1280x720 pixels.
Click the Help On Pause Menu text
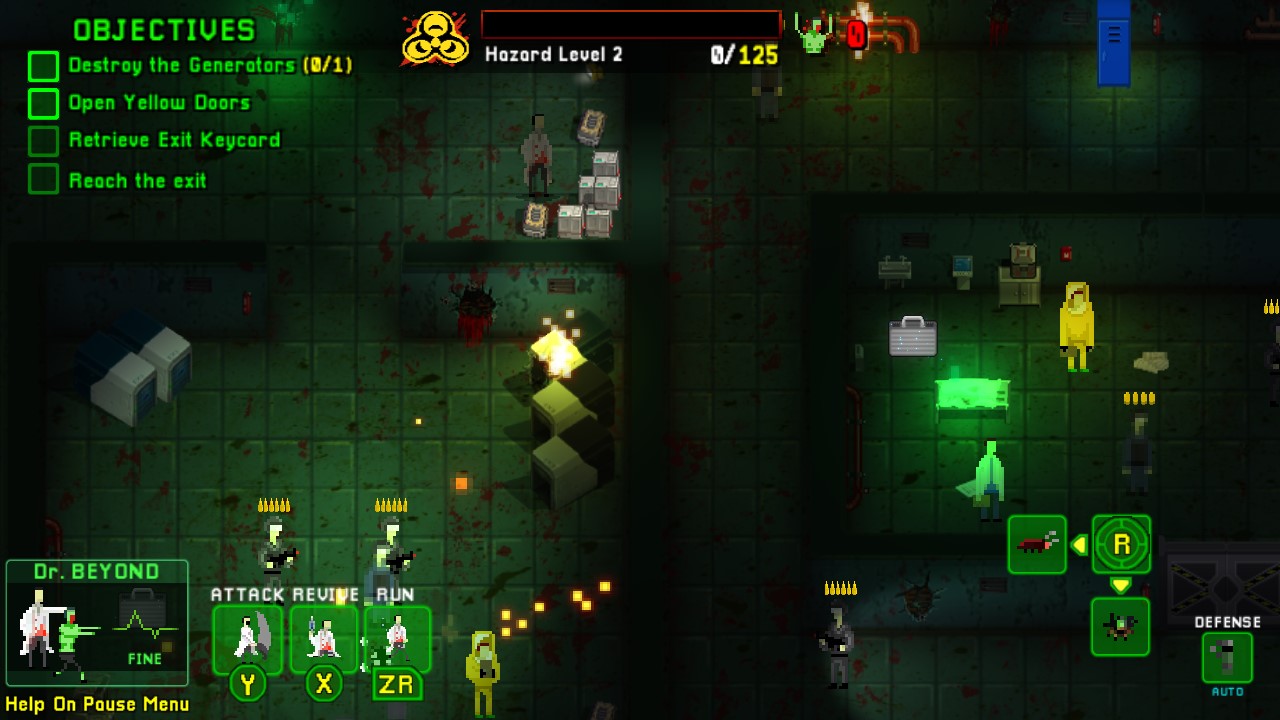click(x=97, y=704)
